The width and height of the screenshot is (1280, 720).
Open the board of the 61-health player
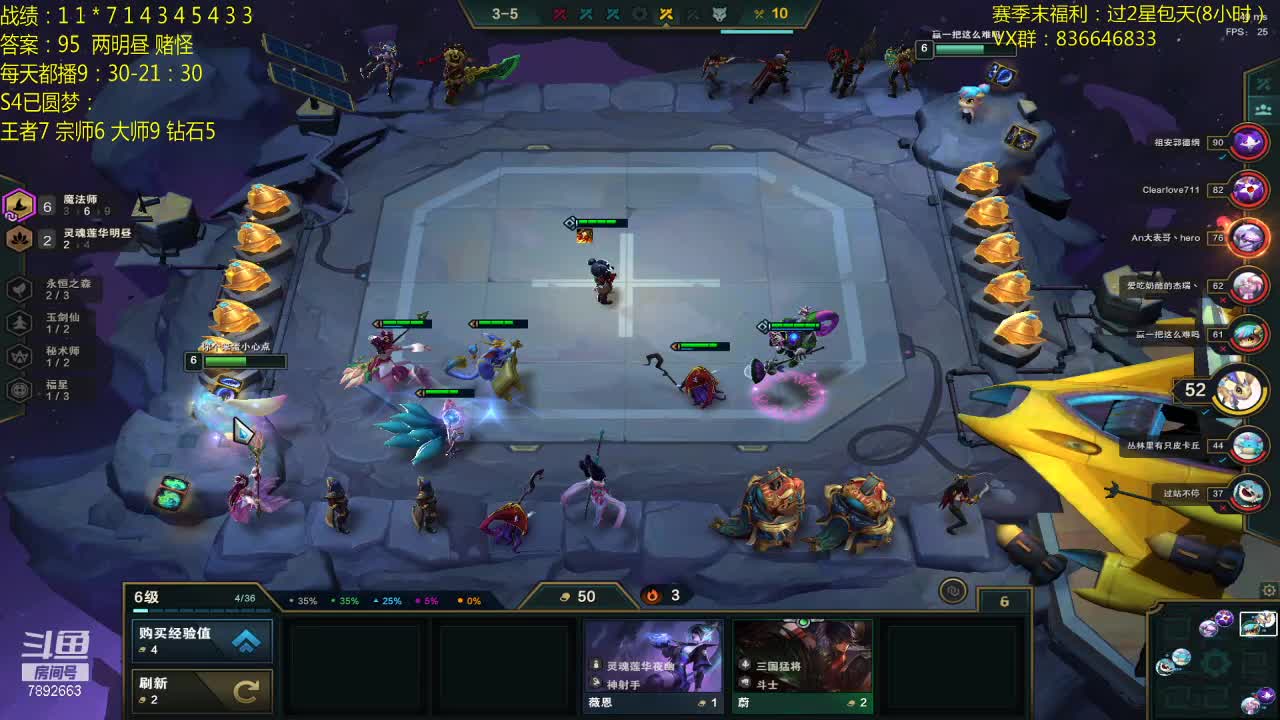[x=1248, y=334]
